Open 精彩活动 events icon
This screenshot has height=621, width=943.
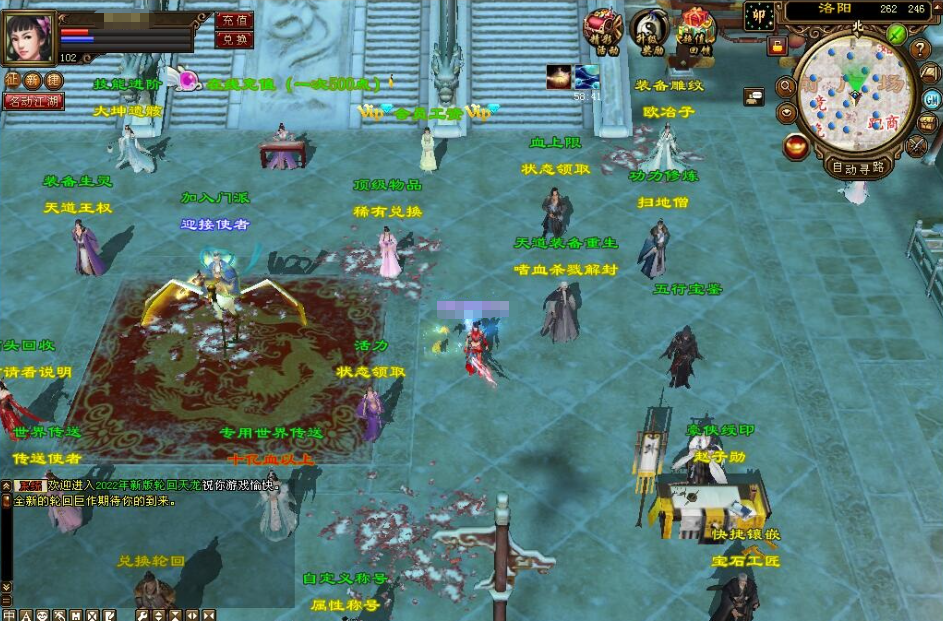point(603,31)
